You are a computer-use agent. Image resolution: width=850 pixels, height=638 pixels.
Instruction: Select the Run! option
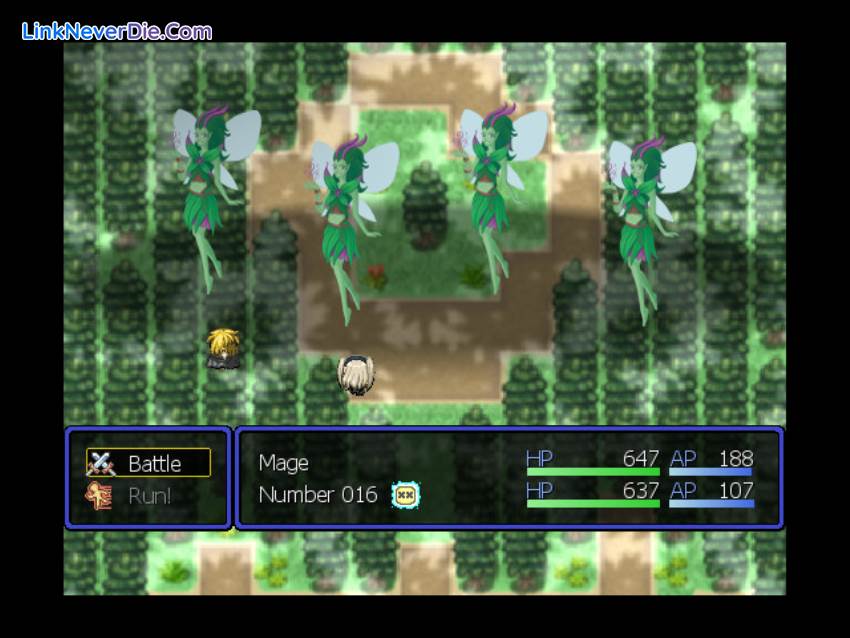[x=149, y=495]
